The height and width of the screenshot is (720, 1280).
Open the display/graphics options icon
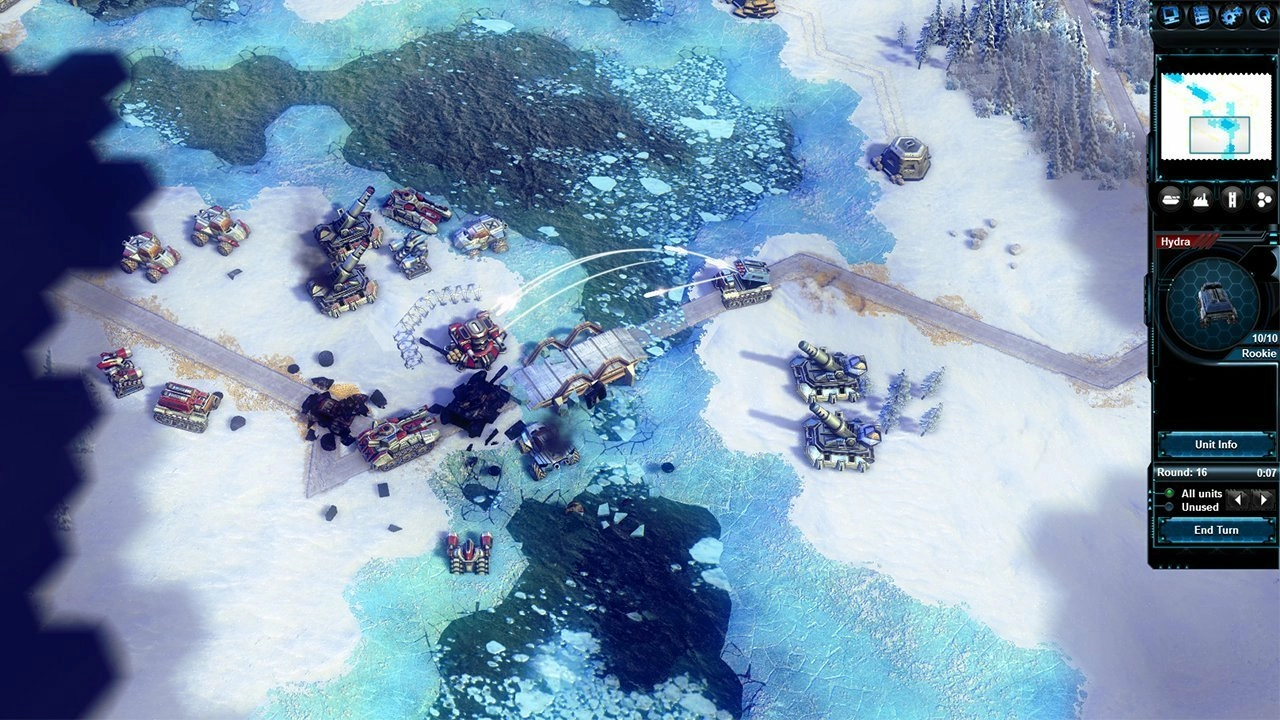click(x=1170, y=15)
